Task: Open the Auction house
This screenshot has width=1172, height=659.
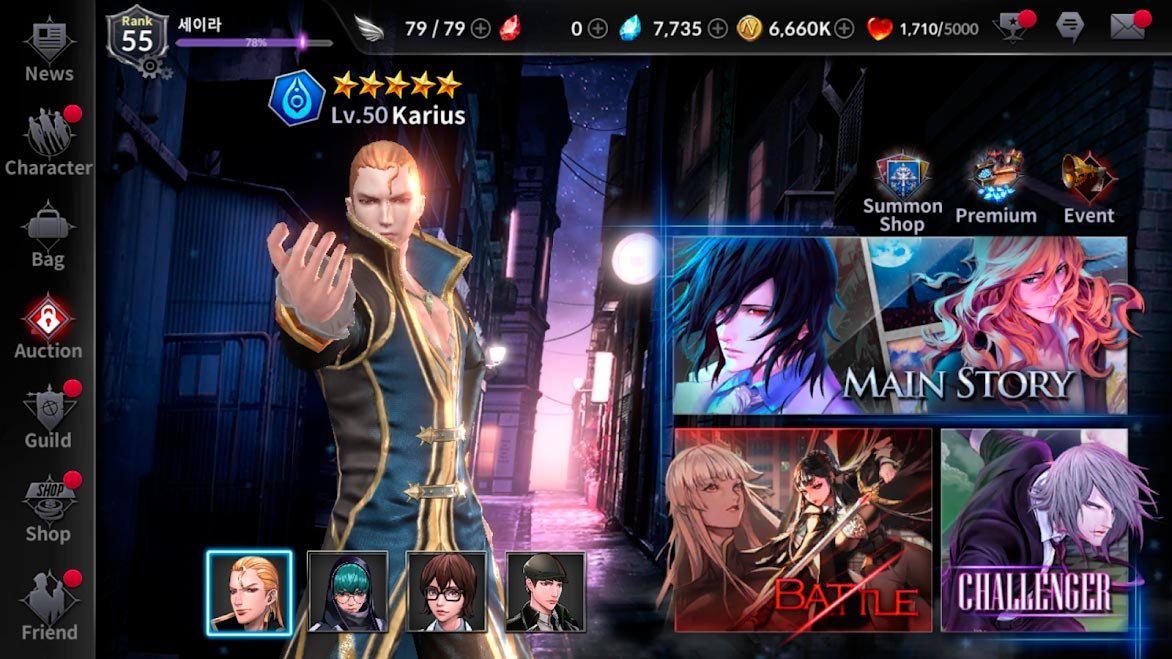Action: point(48,326)
